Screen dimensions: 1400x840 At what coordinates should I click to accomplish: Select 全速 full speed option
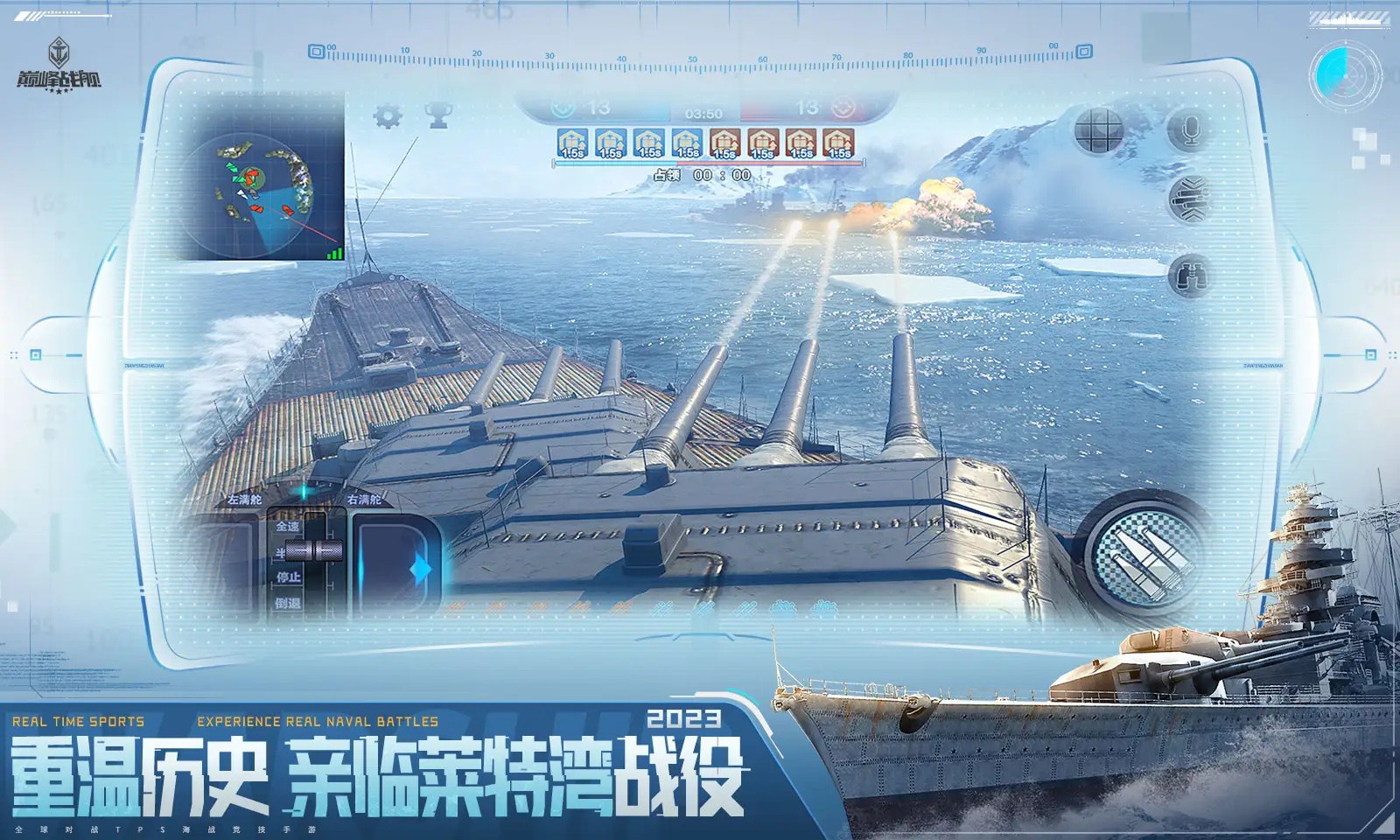coord(287,526)
